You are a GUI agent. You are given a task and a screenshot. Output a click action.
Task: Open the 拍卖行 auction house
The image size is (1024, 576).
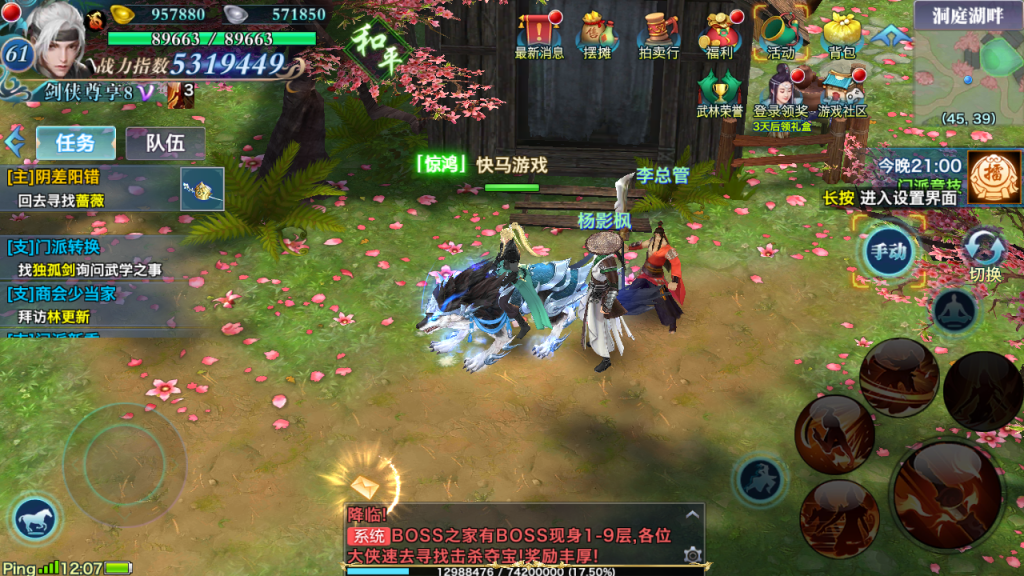[659, 33]
